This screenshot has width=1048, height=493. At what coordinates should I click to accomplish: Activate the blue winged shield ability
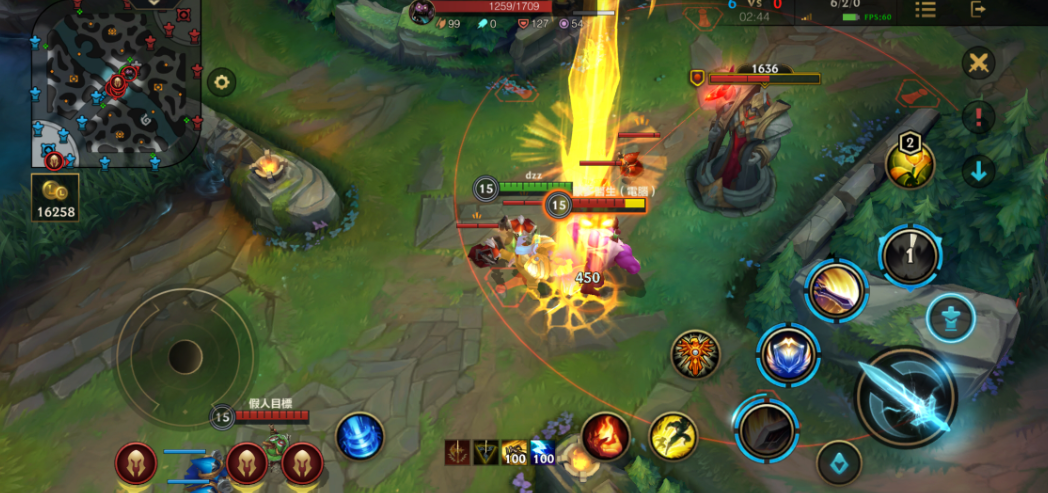(788, 354)
